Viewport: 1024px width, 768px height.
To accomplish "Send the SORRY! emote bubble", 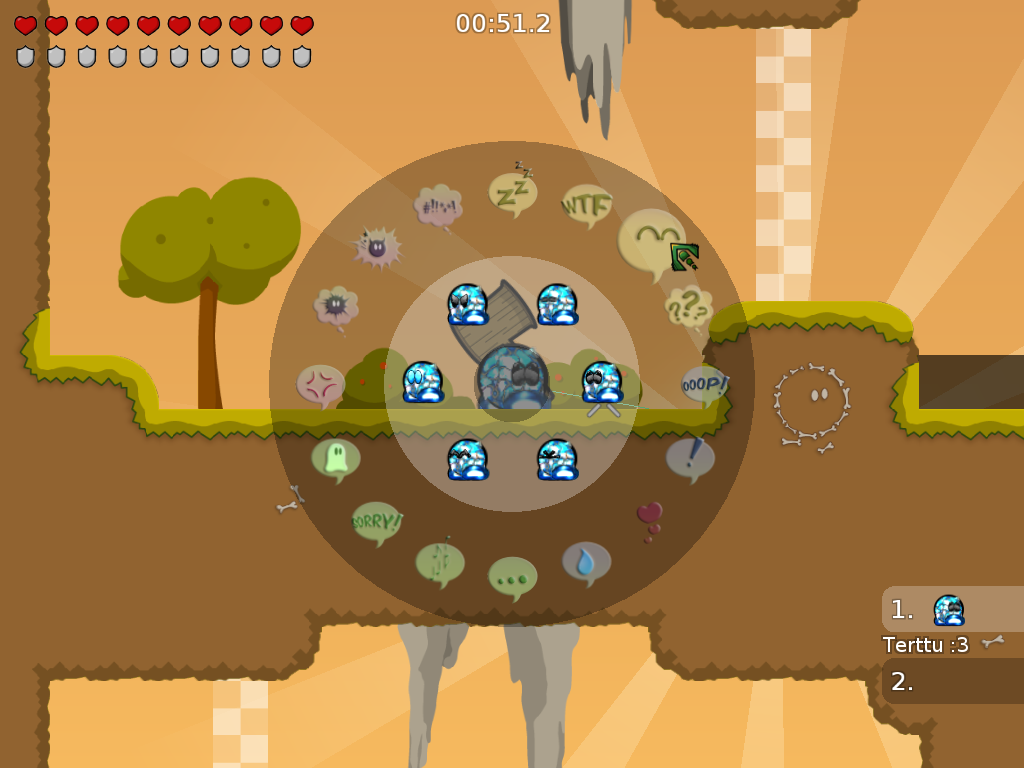I will (377, 521).
